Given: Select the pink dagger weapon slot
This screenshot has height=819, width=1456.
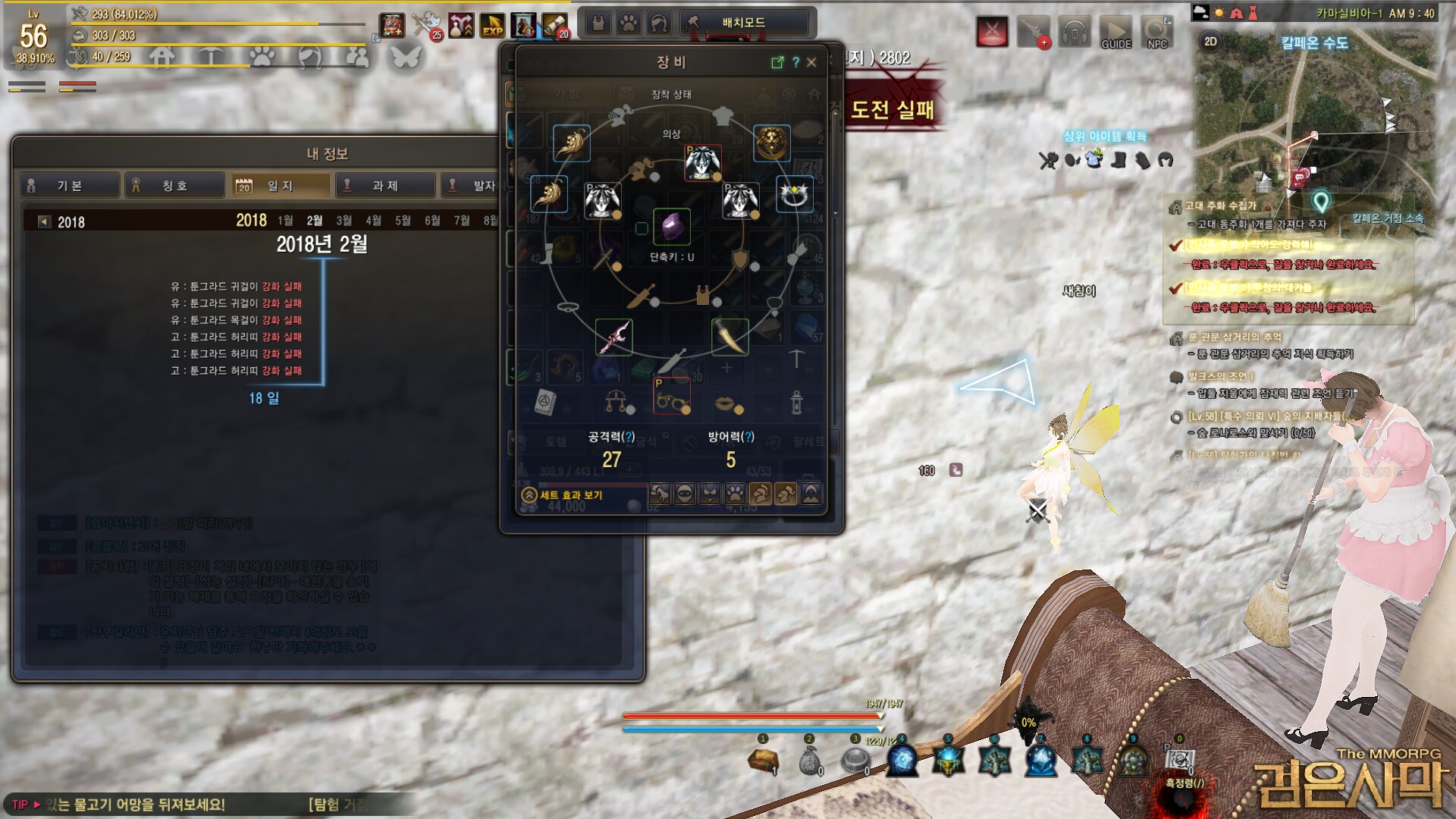Looking at the screenshot, I should [x=613, y=337].
